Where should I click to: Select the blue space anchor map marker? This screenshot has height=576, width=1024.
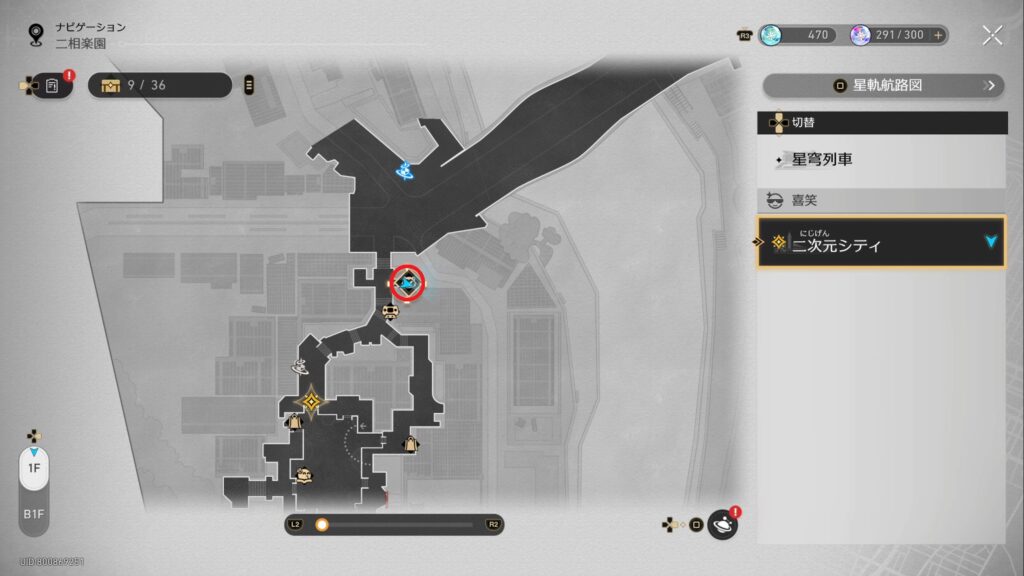tap(405, 173)
